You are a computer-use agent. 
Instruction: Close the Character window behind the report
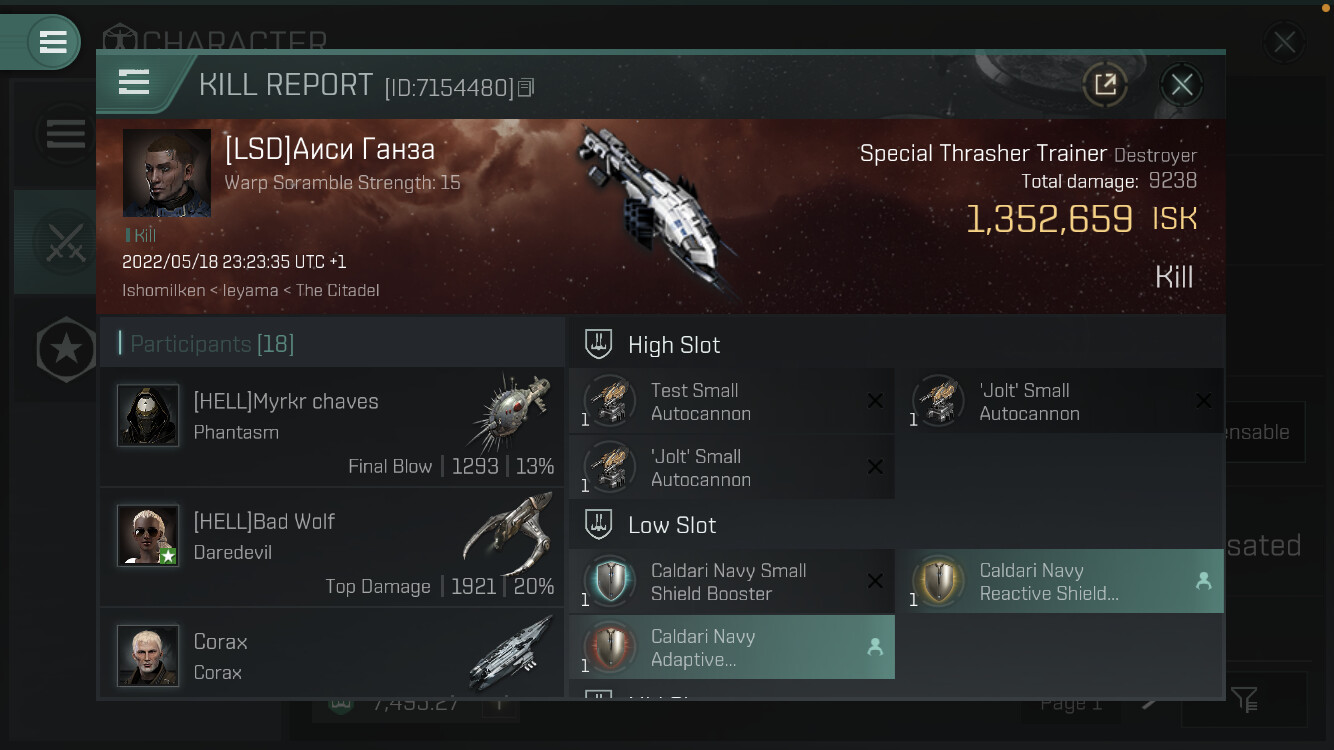[1284, 43]
